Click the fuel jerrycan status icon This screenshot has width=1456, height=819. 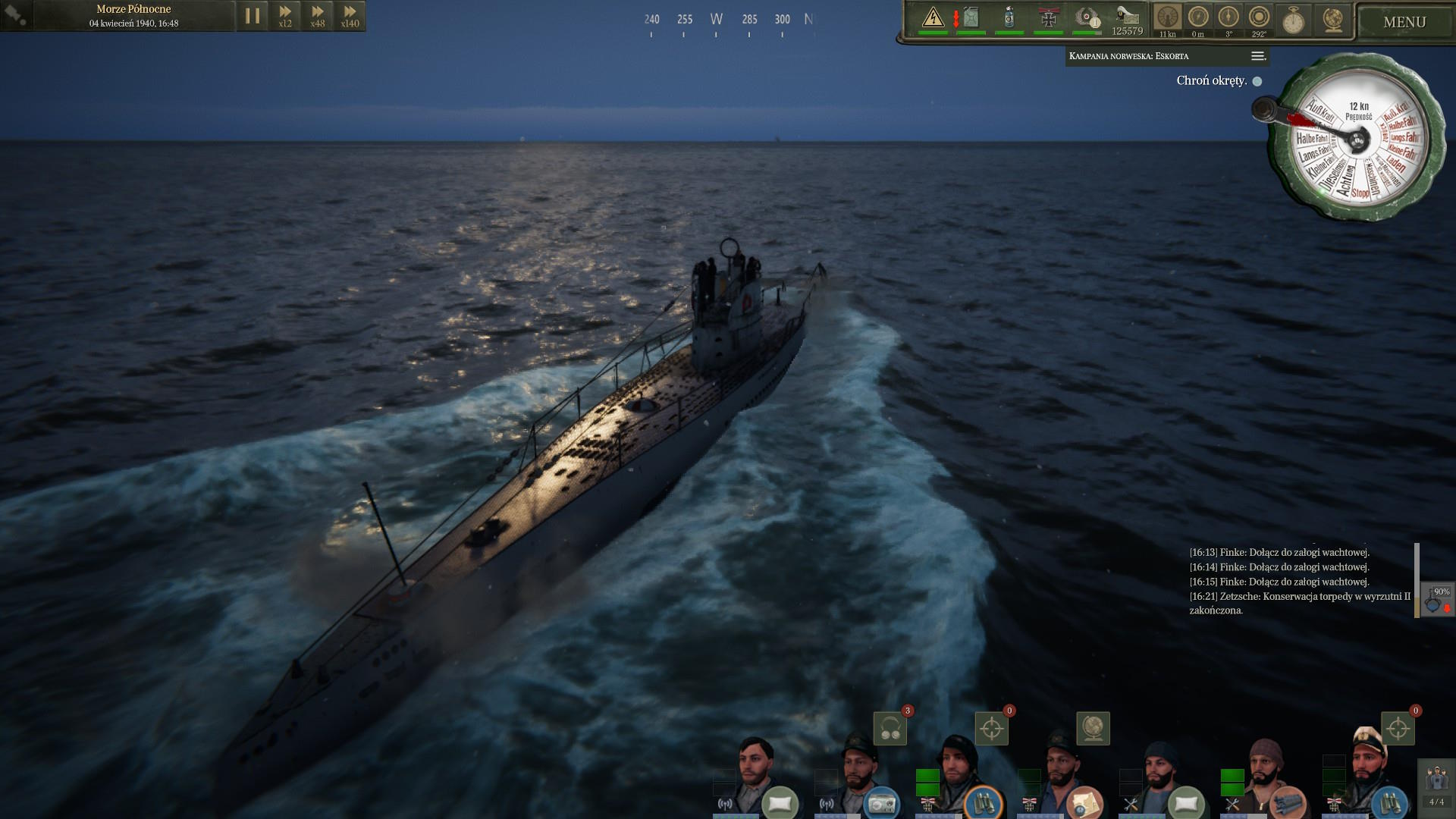point(971,17)
